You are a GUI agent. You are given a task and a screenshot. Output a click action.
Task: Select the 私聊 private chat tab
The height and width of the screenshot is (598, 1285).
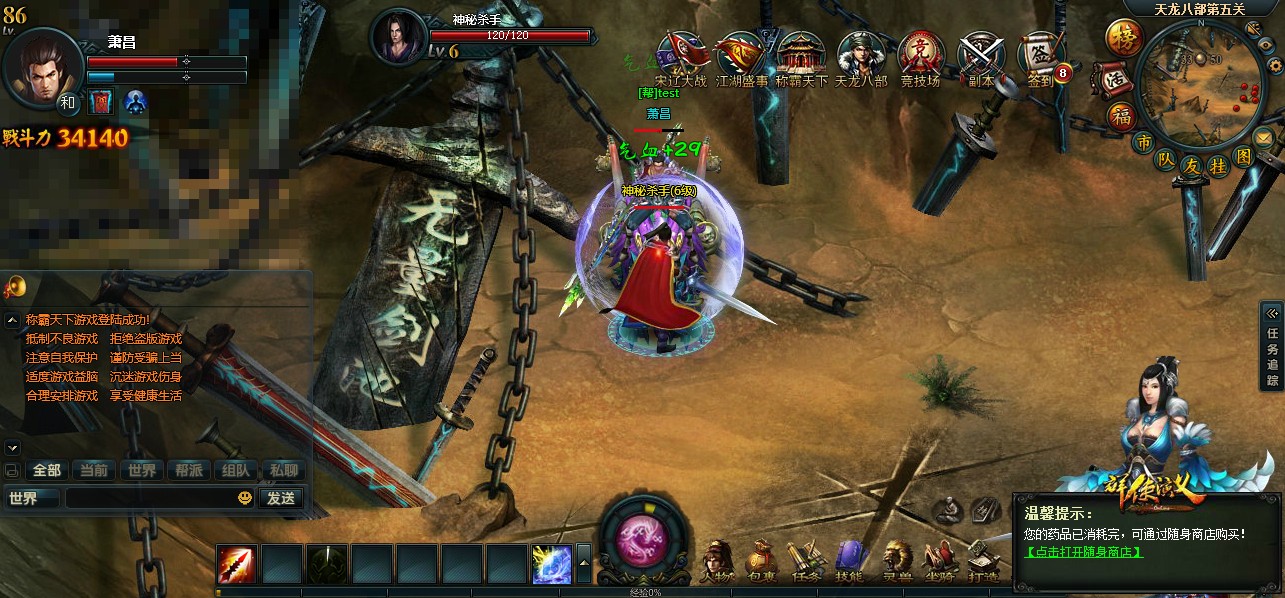281,470
